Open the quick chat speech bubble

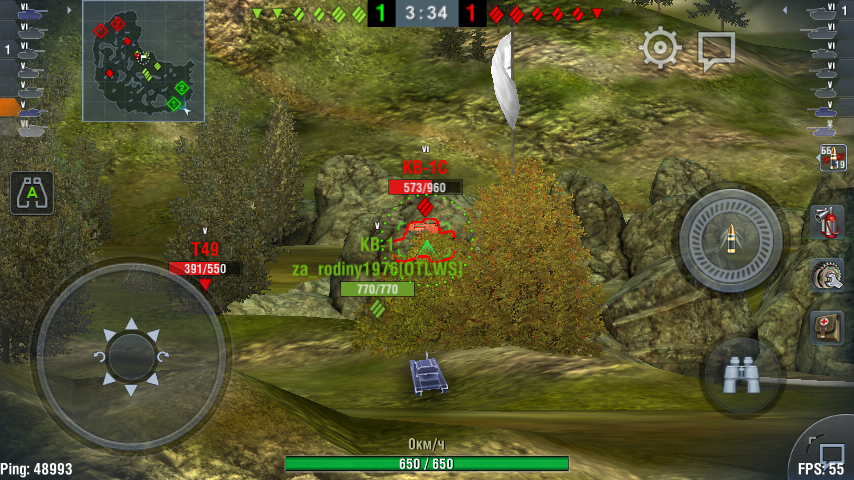pyautogui.click(x=716, y=50)
